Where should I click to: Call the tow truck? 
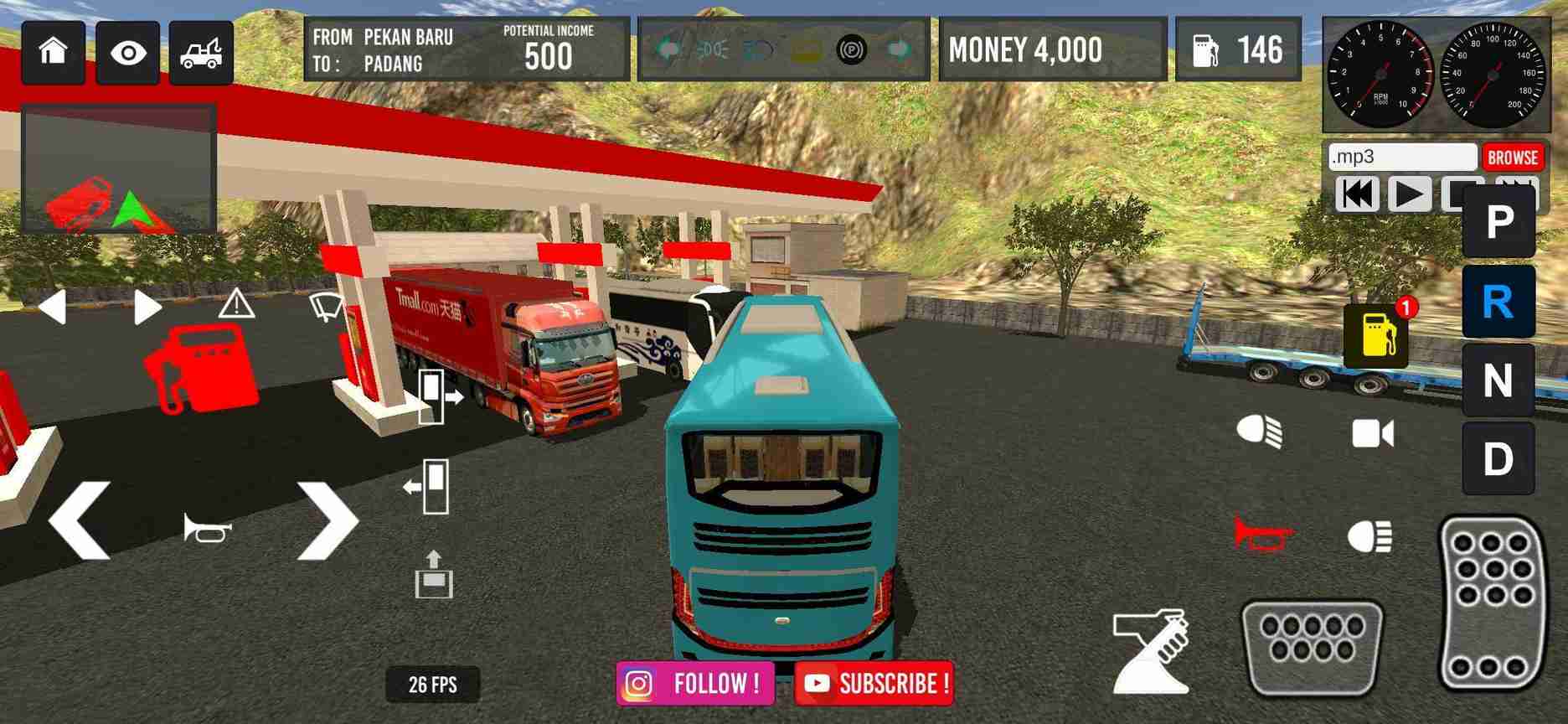click(x=201, y=54)
